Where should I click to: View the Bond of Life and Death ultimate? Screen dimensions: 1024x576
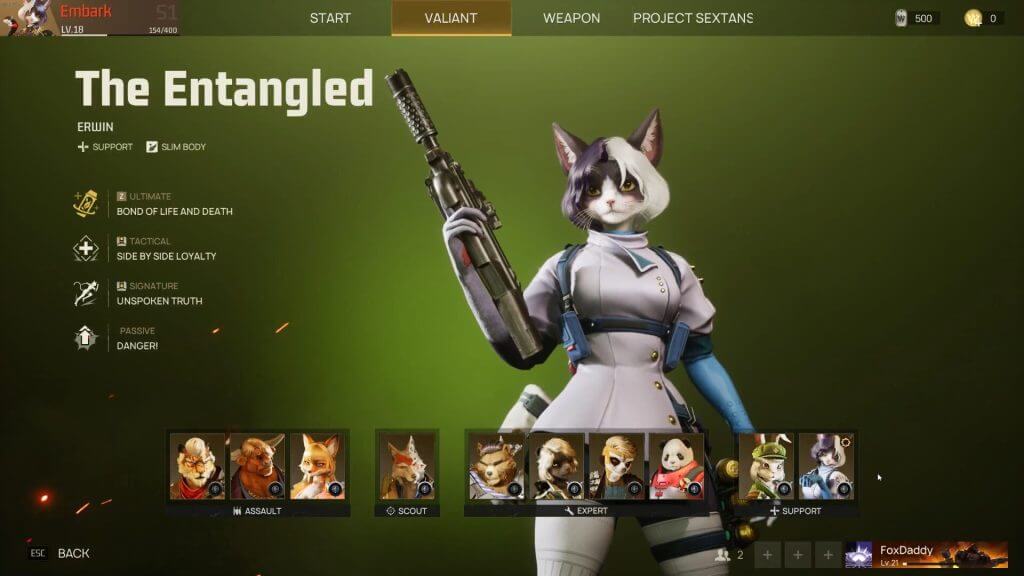click(174, 211)
